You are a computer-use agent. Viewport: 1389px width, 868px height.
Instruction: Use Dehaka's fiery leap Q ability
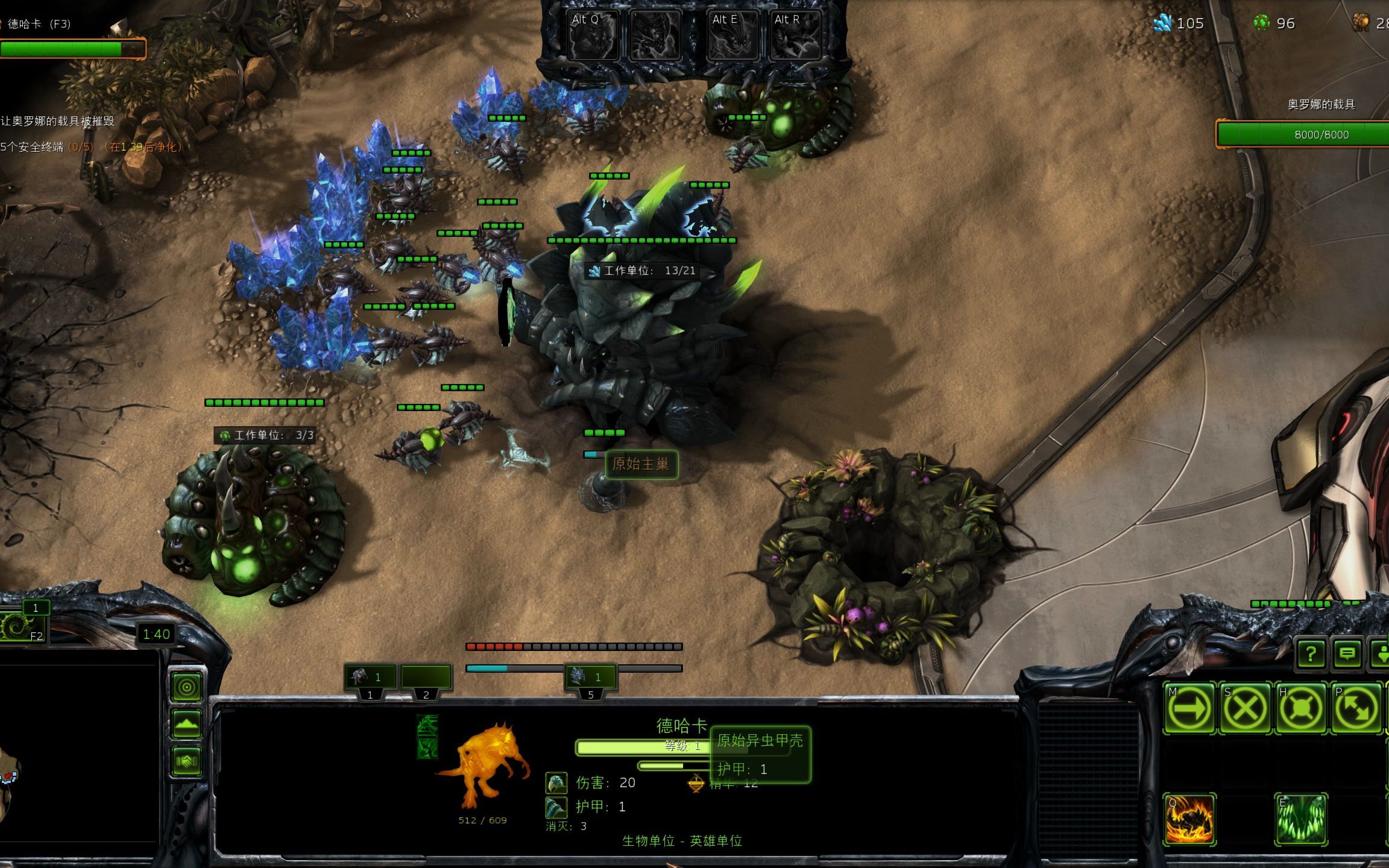[x=1189, y=819]
